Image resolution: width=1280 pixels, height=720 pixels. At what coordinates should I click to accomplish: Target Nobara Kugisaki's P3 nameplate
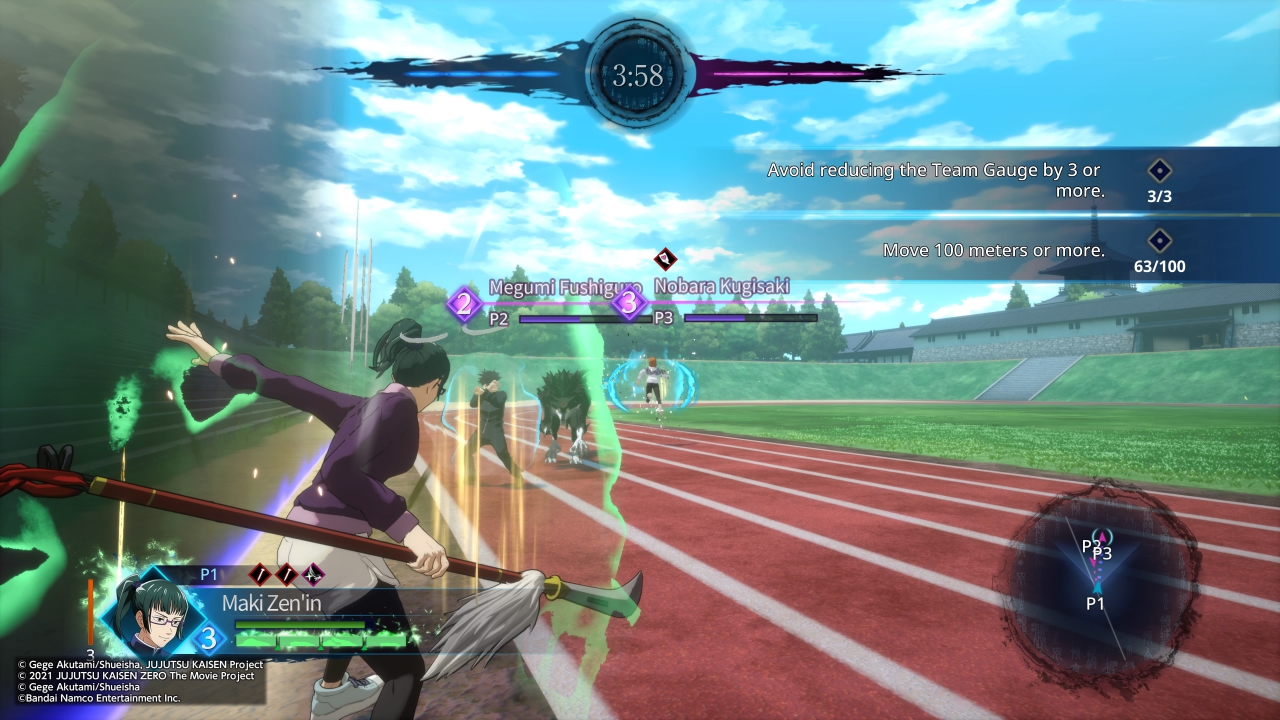click(x=718, y=302)
